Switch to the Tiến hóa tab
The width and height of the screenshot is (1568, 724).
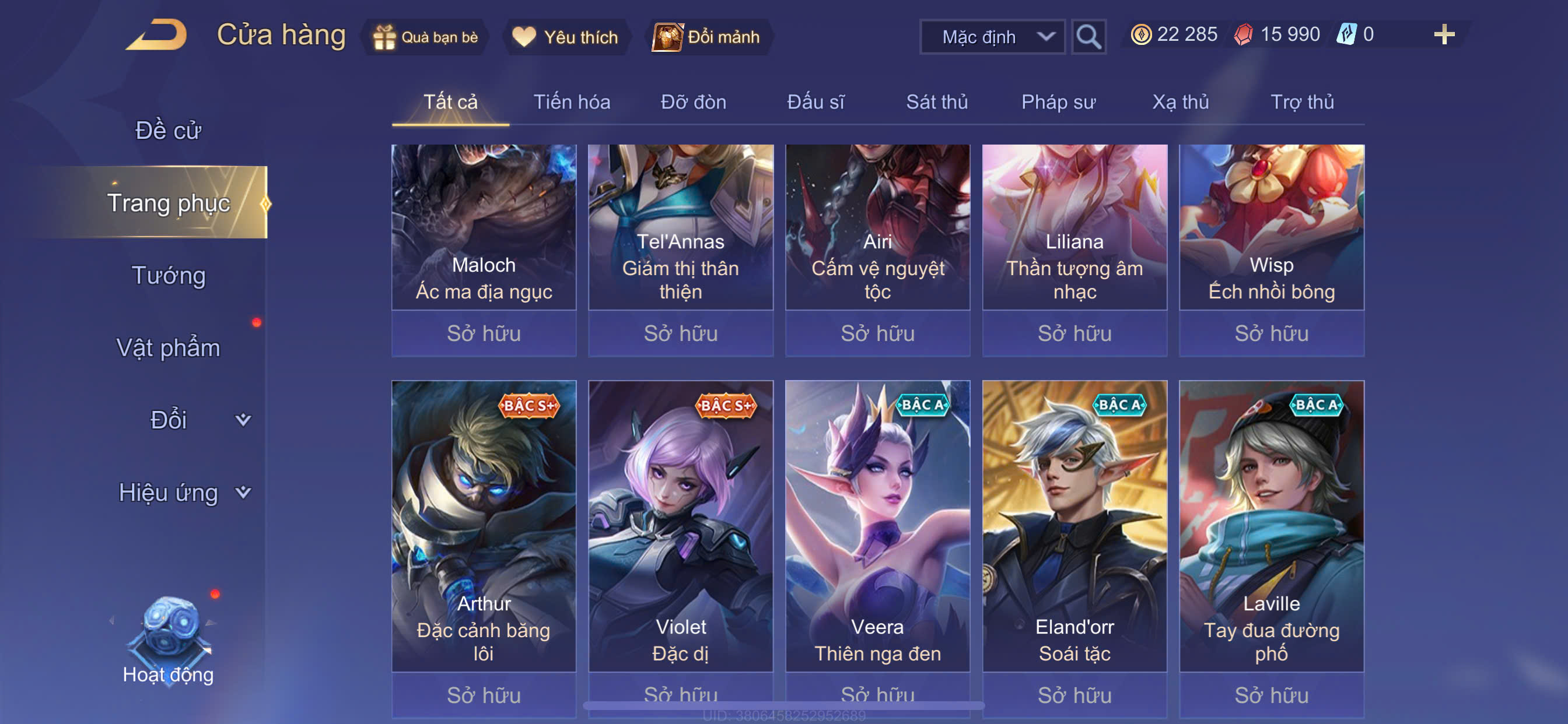(572, 102)
